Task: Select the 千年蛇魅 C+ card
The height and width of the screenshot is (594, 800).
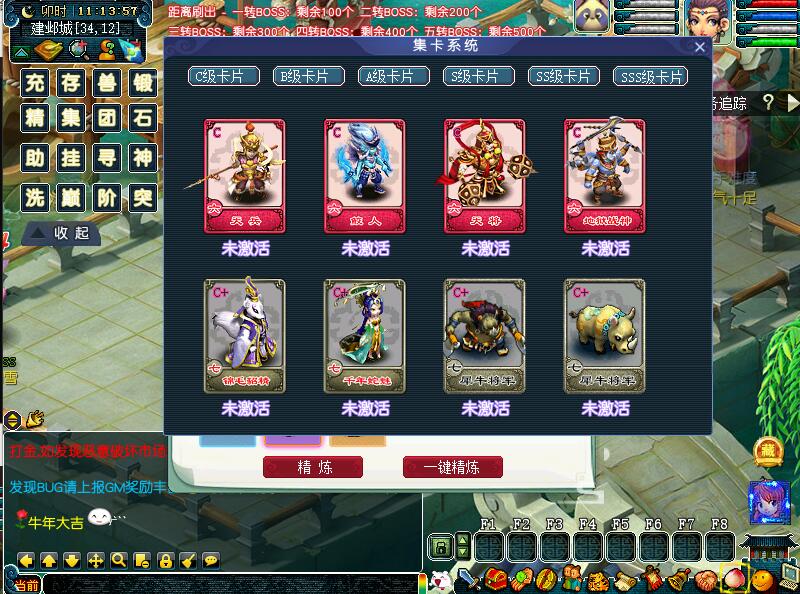Action: tap(365, 336)
